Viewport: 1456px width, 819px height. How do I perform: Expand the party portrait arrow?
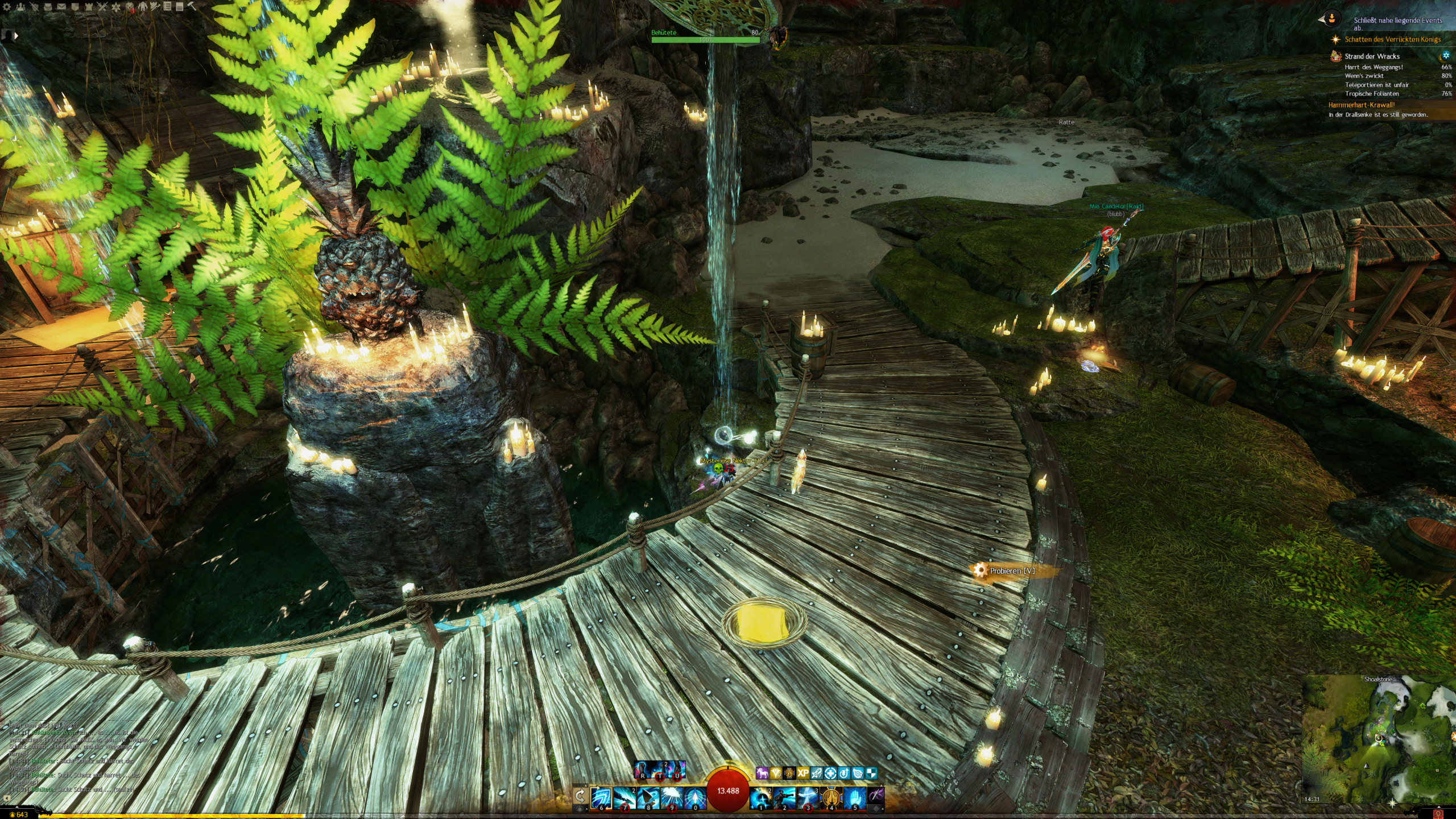coord(16,36)
